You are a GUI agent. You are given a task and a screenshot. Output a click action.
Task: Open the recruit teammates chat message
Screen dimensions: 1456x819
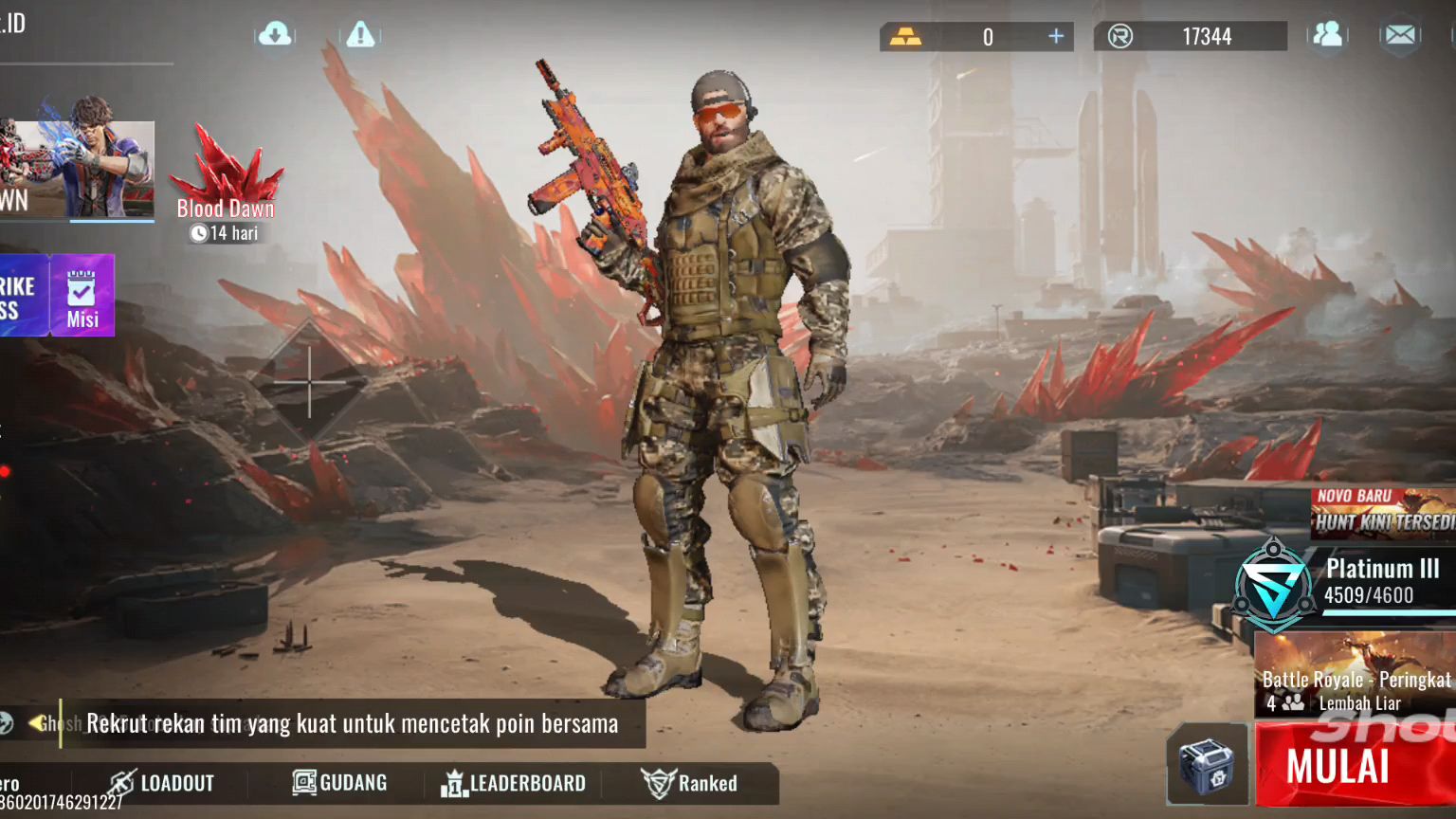pyautogui.click(x=352, y=724)
